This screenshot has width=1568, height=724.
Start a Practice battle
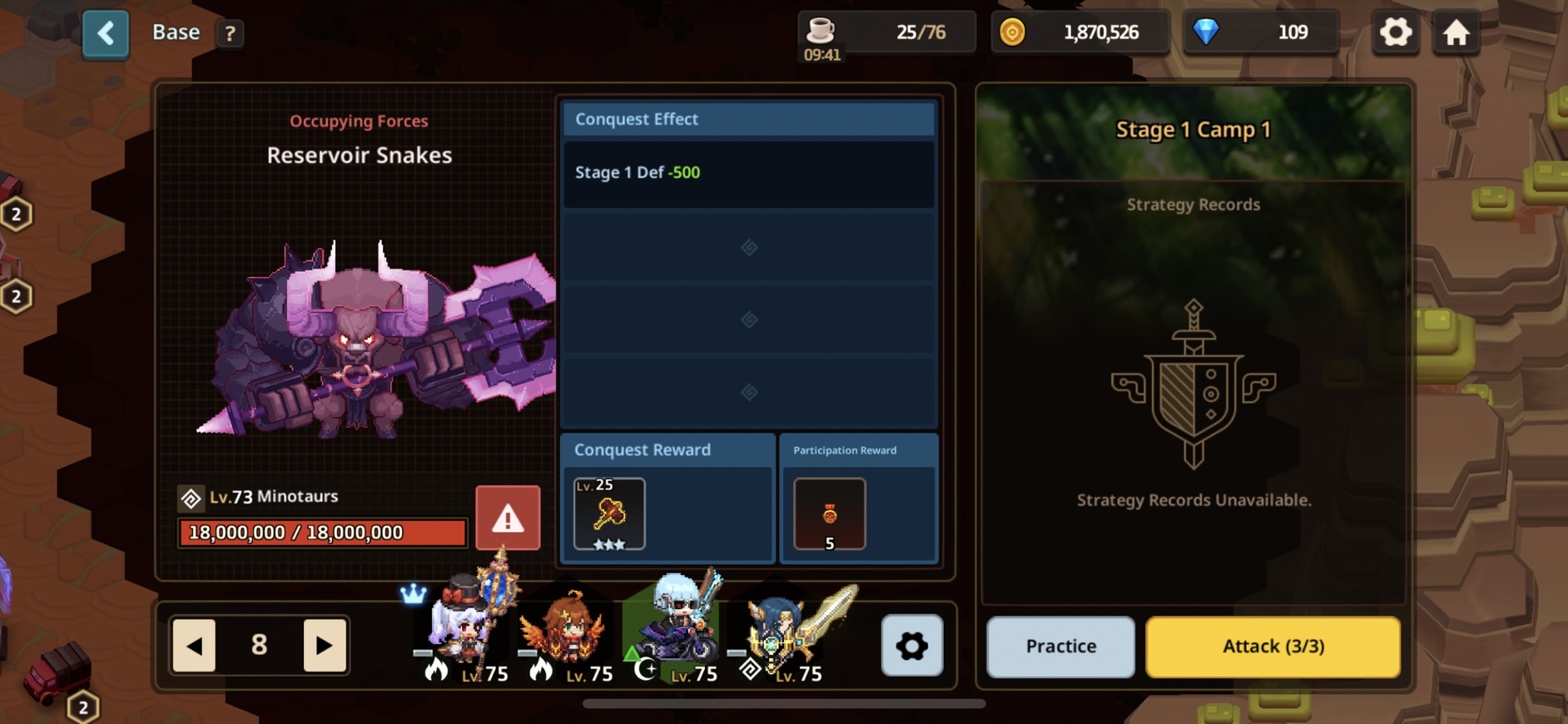(1060, 647)
